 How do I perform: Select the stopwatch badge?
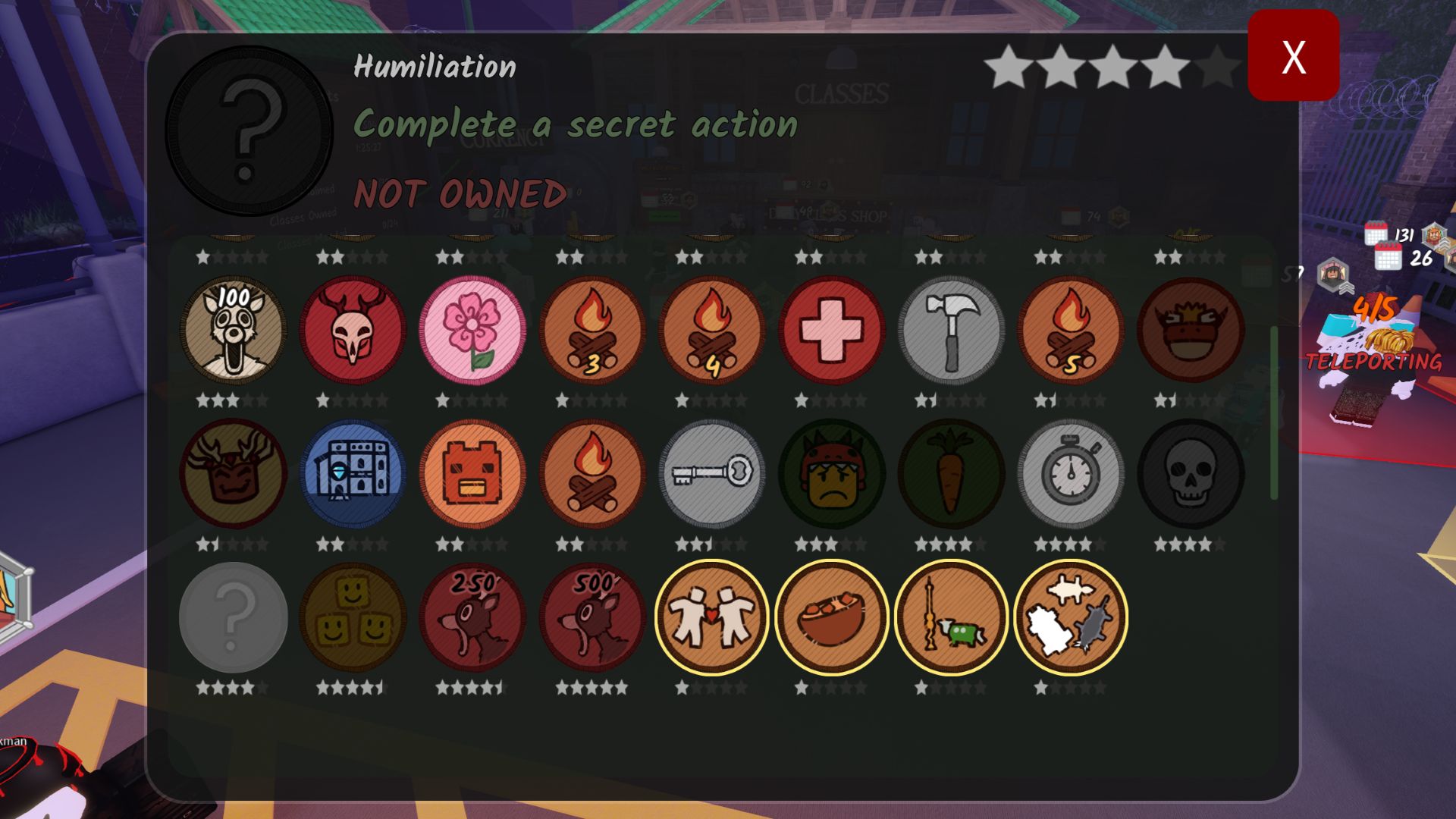(1070, 473)
